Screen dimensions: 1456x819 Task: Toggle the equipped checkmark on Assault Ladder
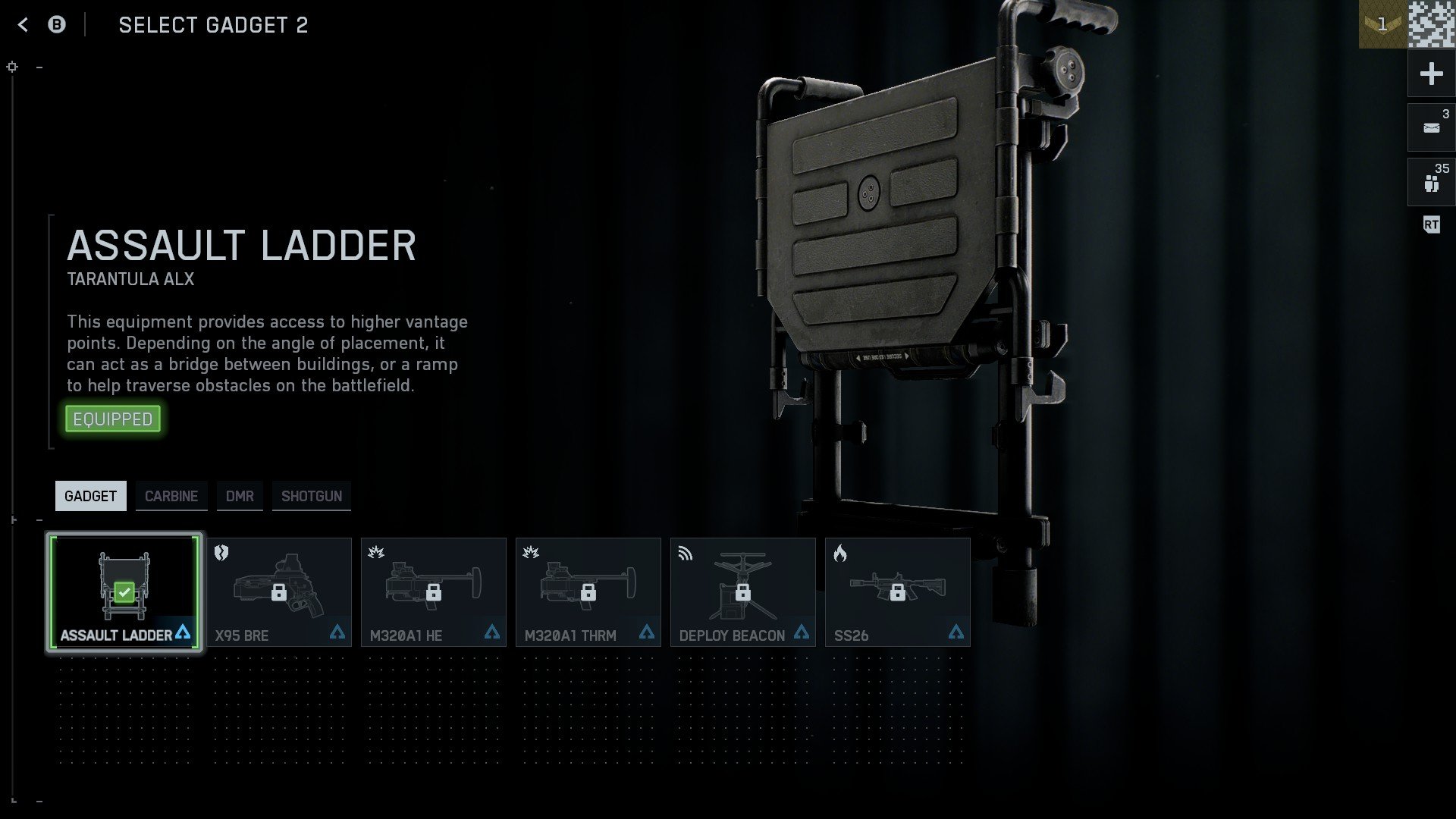pyautogui.click(x=125, y=591)
